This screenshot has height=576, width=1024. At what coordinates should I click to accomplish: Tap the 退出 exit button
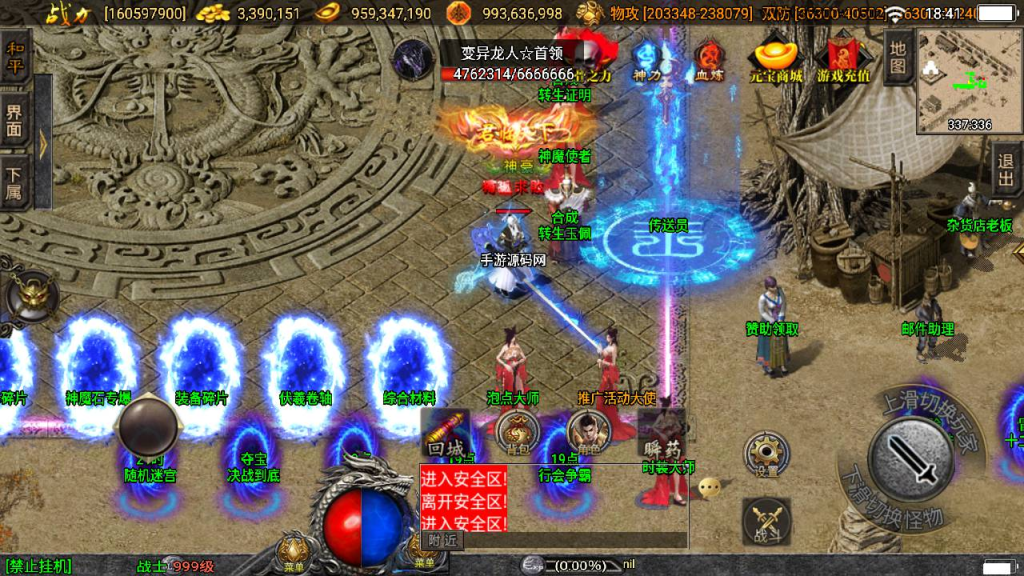[x=1006, y=167]
